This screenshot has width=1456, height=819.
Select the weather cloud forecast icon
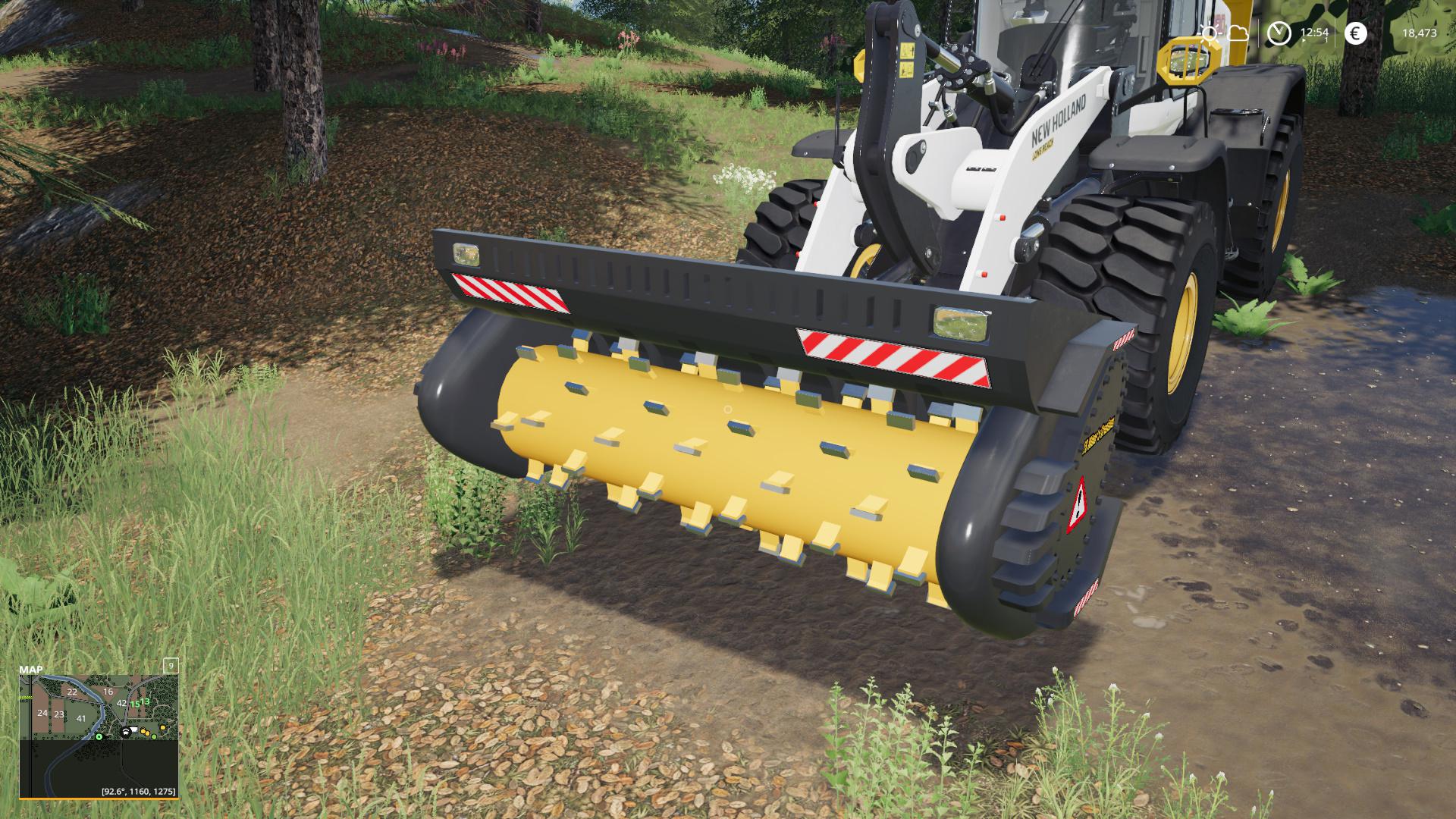[x=1238, y=33]
